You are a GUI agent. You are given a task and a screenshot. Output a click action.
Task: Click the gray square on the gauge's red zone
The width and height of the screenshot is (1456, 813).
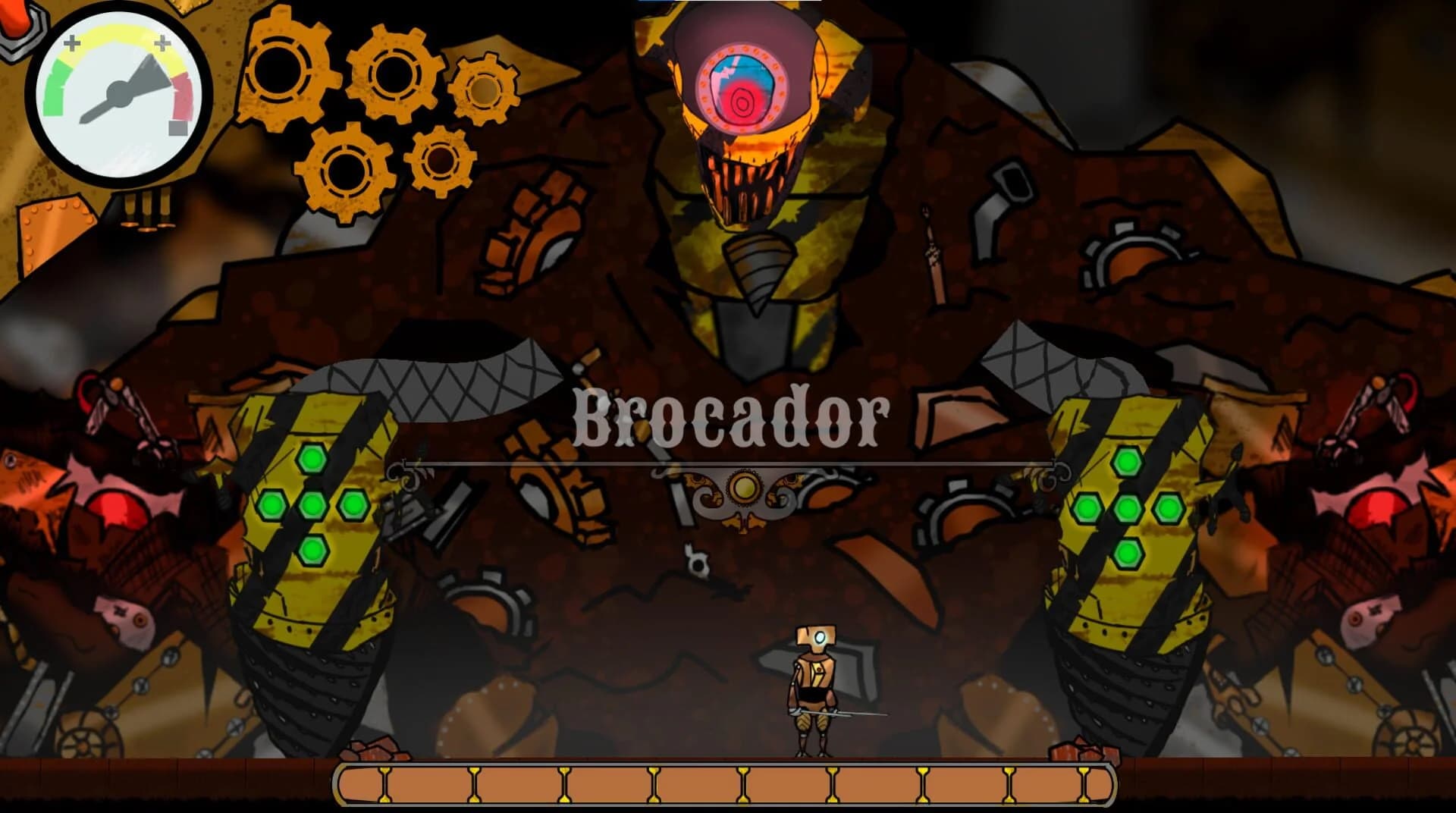point(176,130)
